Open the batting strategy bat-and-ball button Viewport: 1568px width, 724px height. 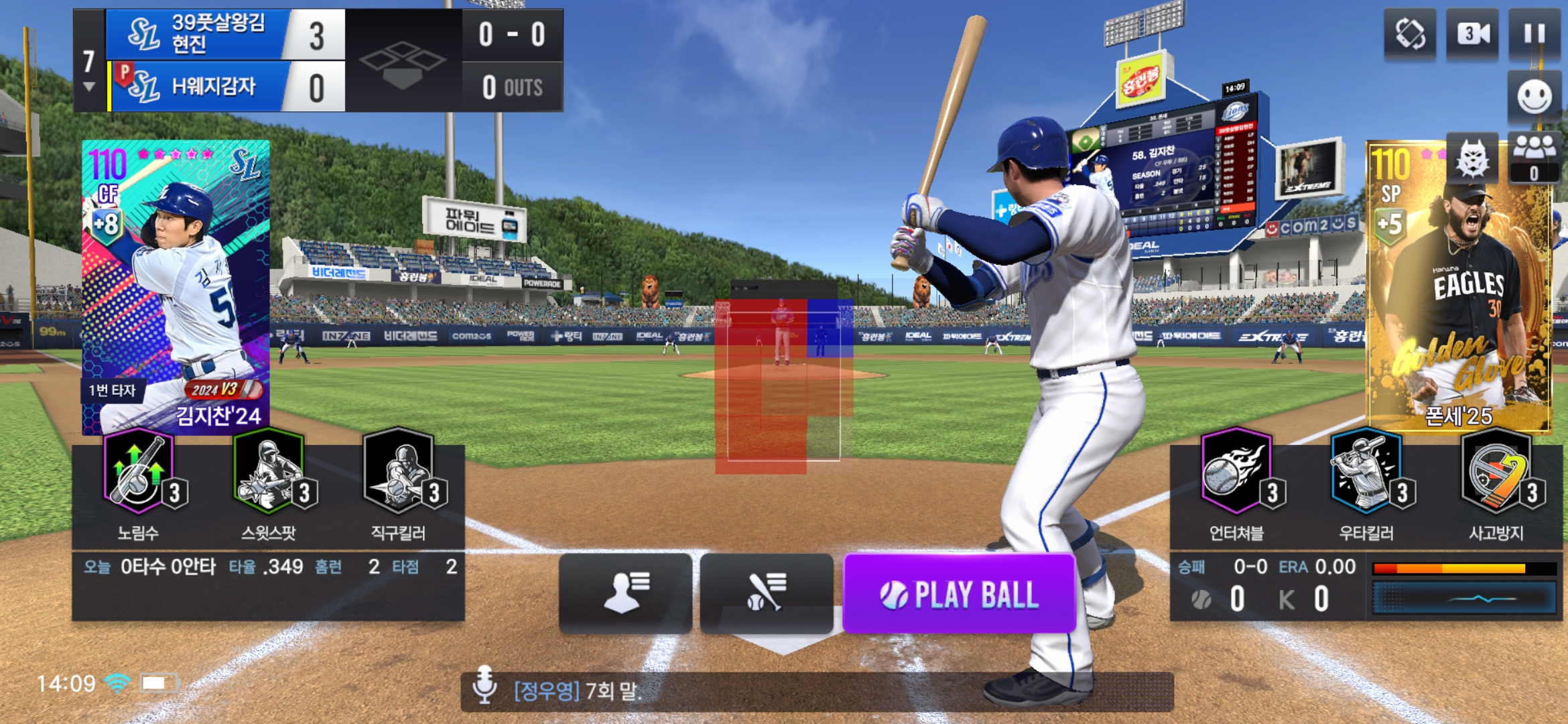tap(767, 593)
